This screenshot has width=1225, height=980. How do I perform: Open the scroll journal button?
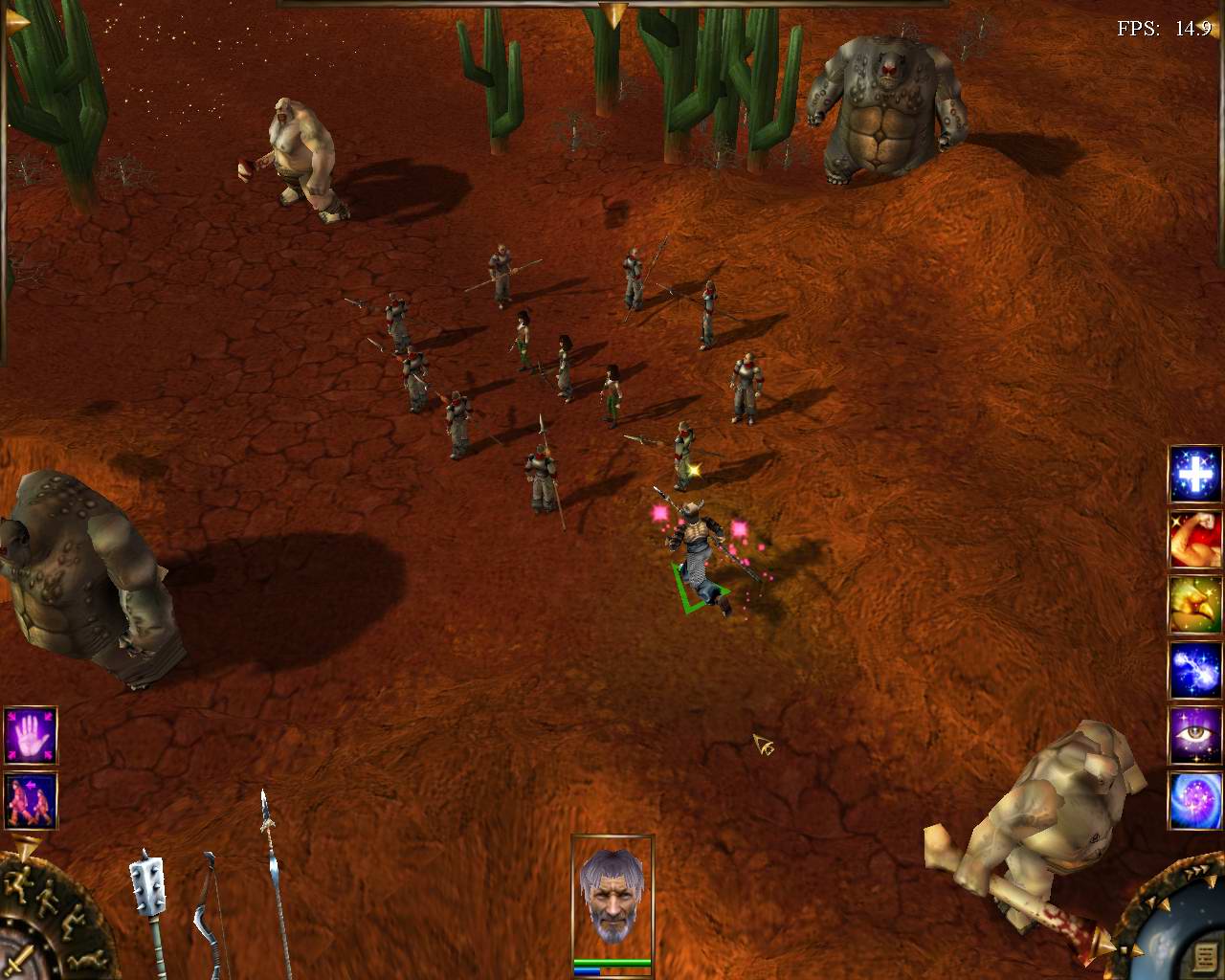[1204, 956]
